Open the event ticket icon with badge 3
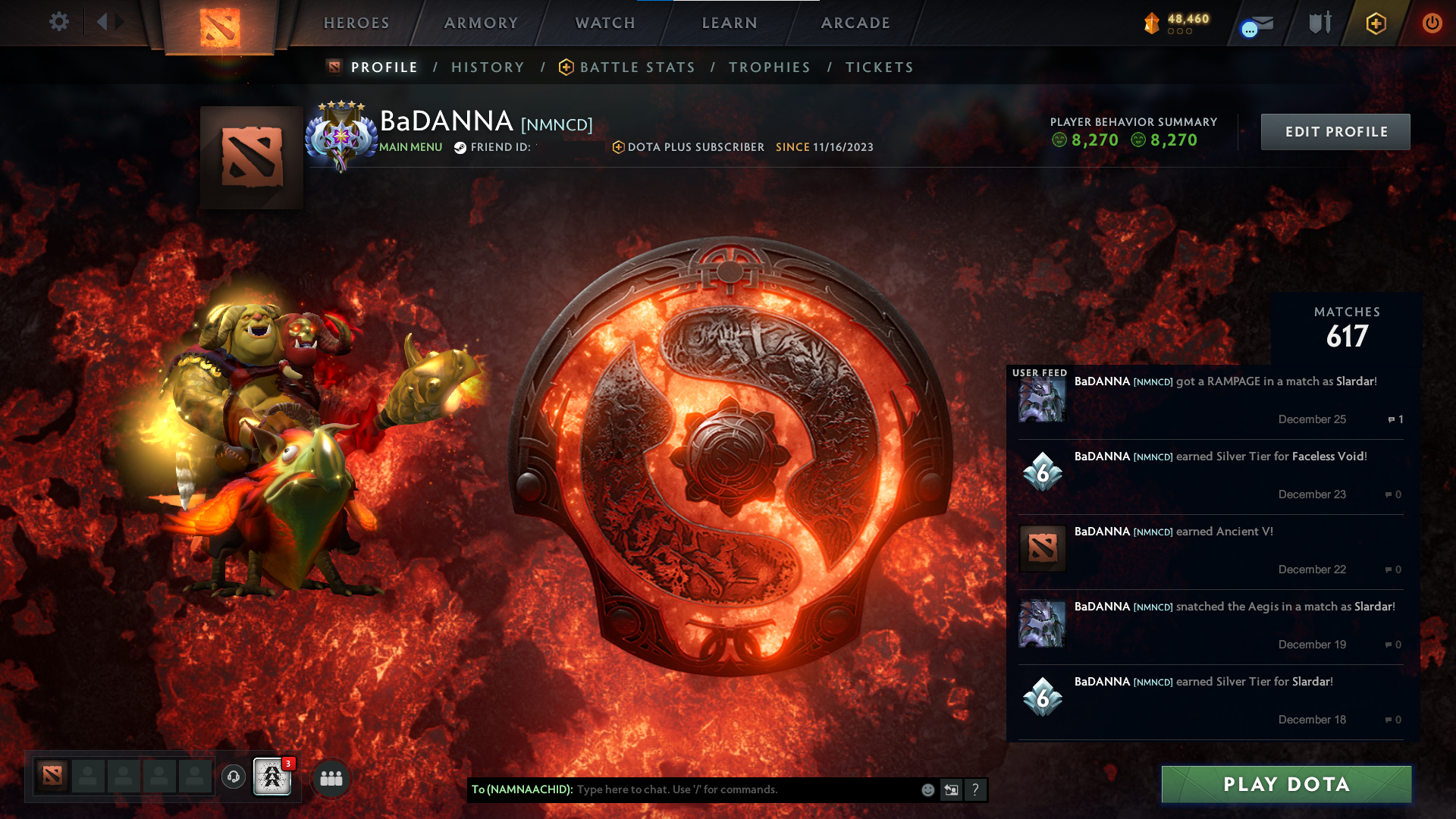 (272, 778)
